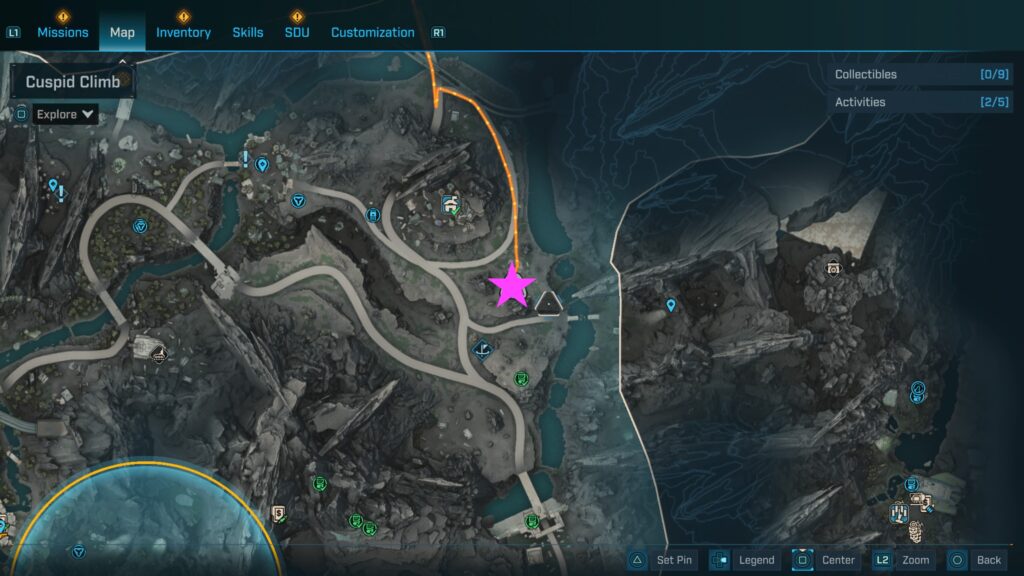Screen dimensions: 1024x576
Task: Click the Zoom map control
Action: (903, 560)
